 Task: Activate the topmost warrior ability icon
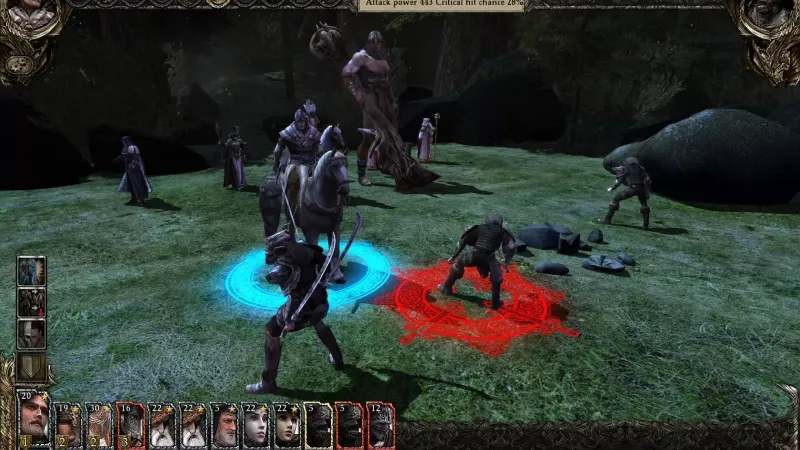31,271
